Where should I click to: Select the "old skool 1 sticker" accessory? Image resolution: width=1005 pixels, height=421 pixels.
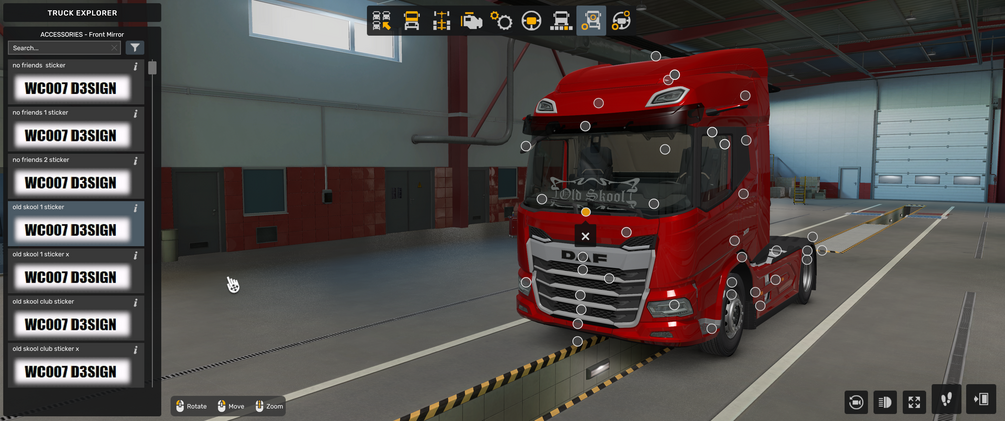click(x=70, y=229)
